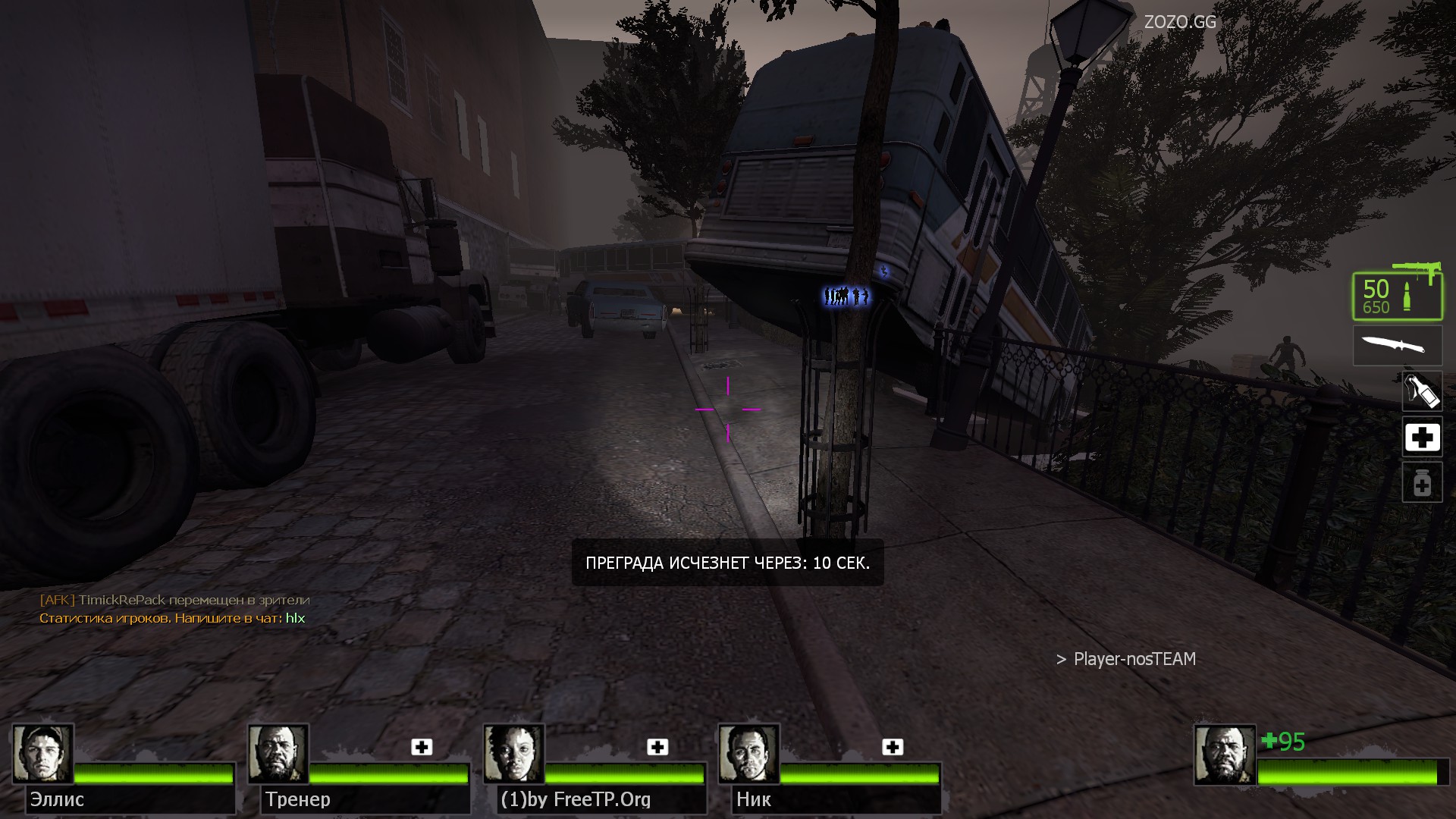Open the chat message mentioning hlx stats
The image size is (1456, 819).
[172, 619]
